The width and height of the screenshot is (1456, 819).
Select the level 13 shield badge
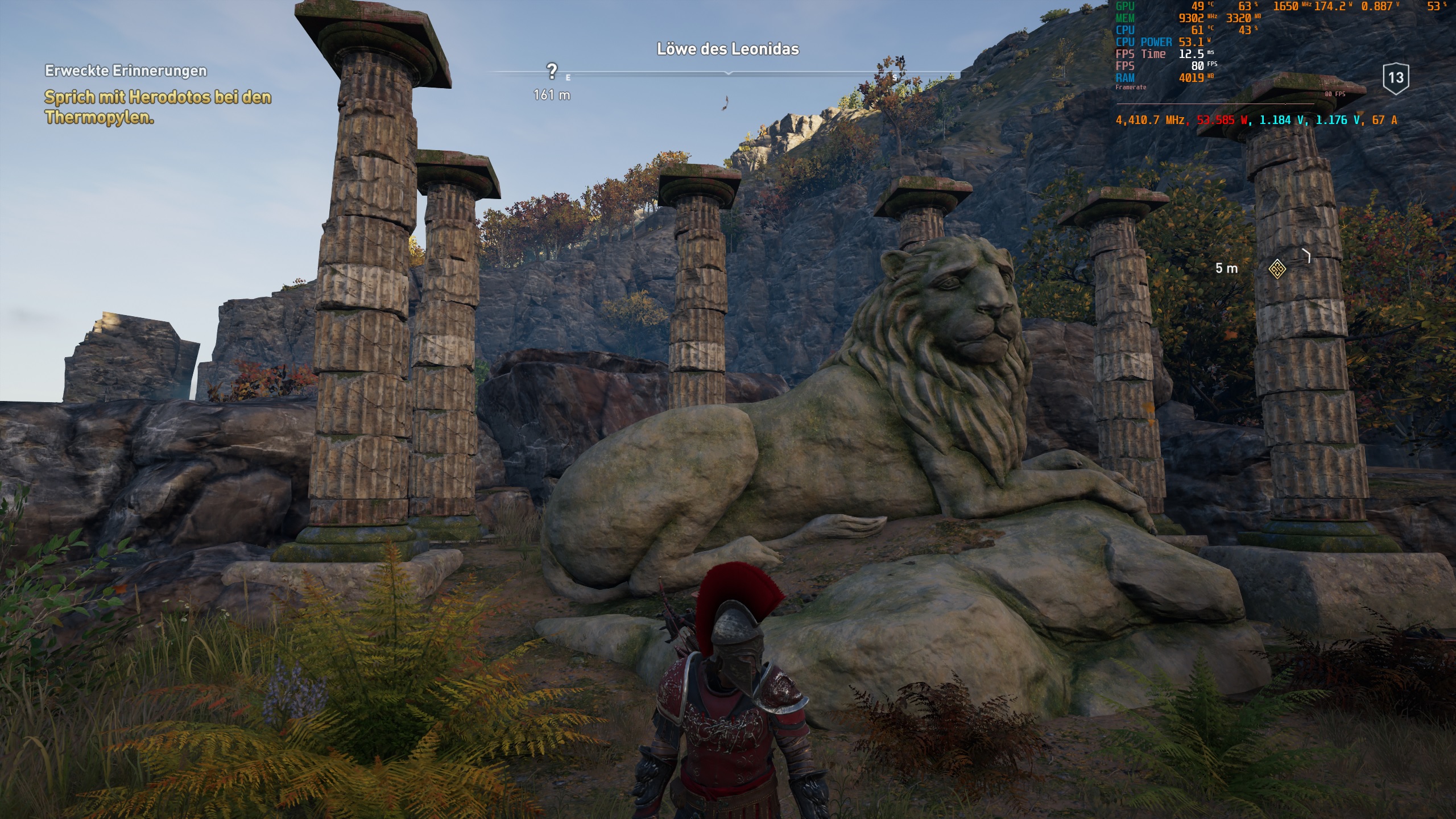[1396, 78]
